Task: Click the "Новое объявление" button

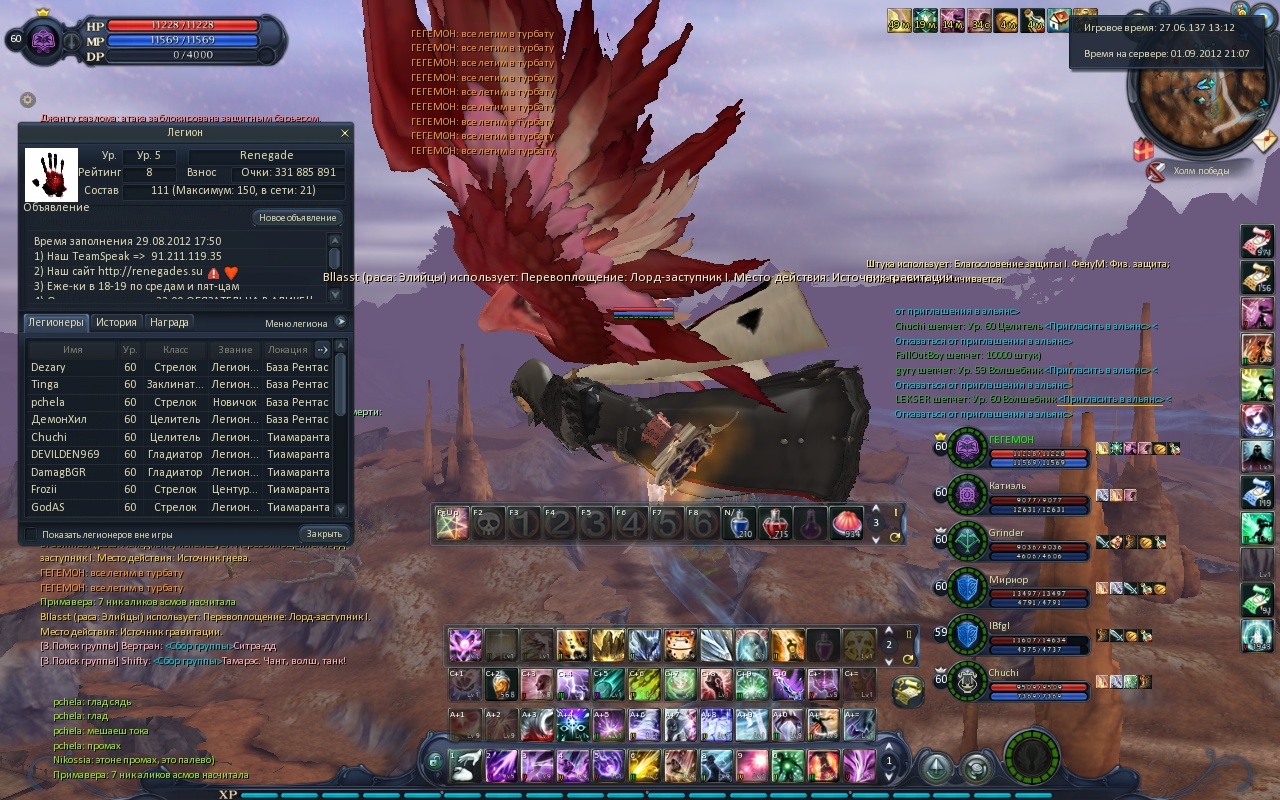Action: click(298, 218)
